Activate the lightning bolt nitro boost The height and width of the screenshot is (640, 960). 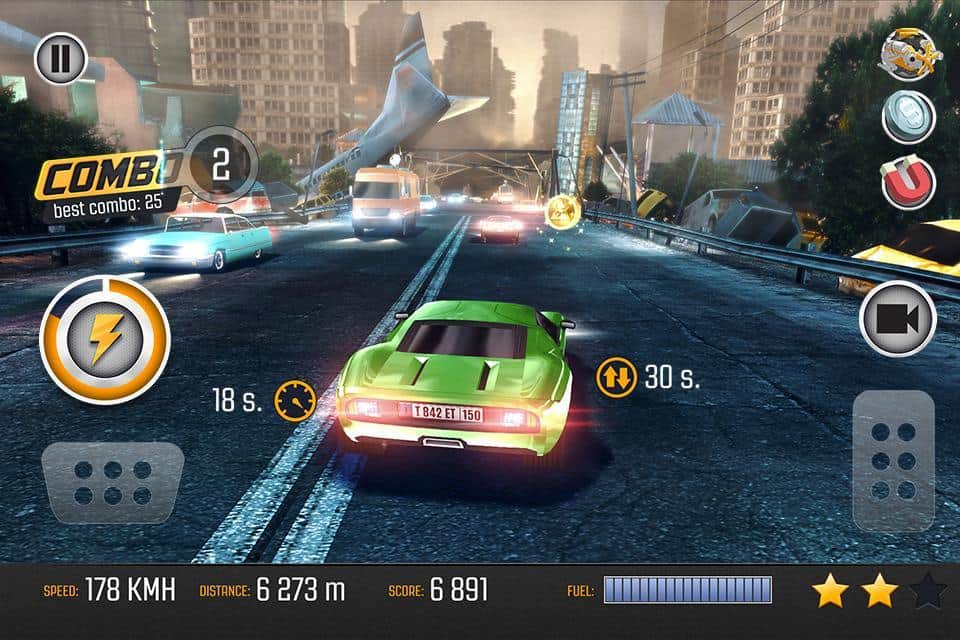tap(104, 340)
